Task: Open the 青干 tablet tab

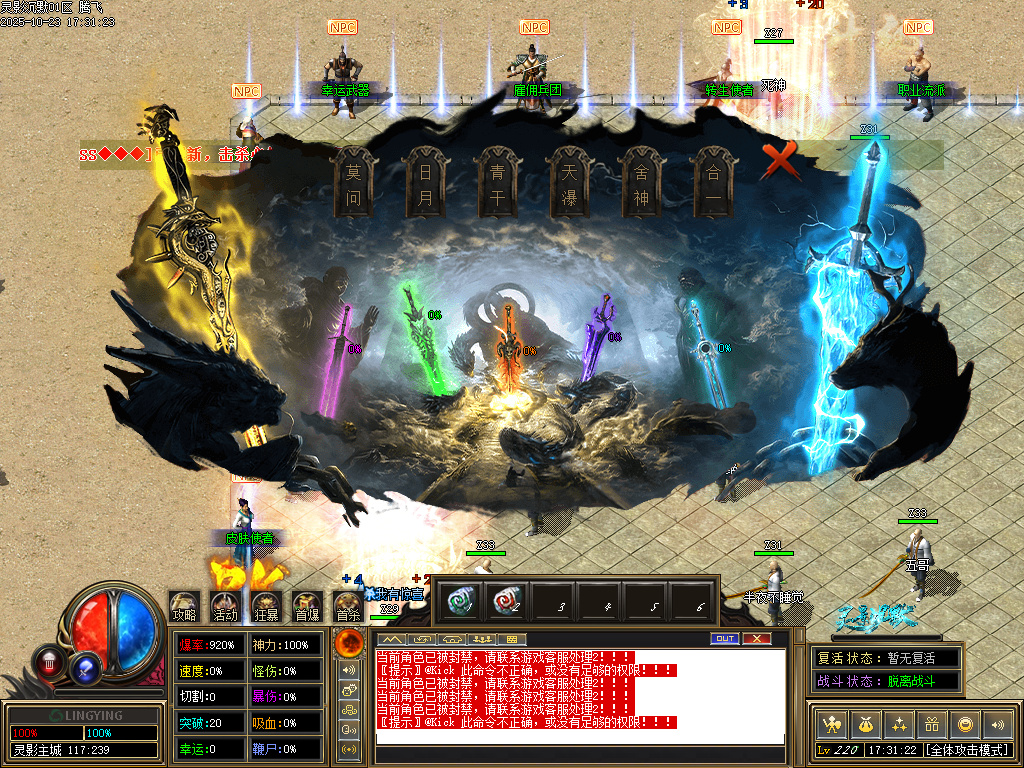Action: tap(497, 183)
